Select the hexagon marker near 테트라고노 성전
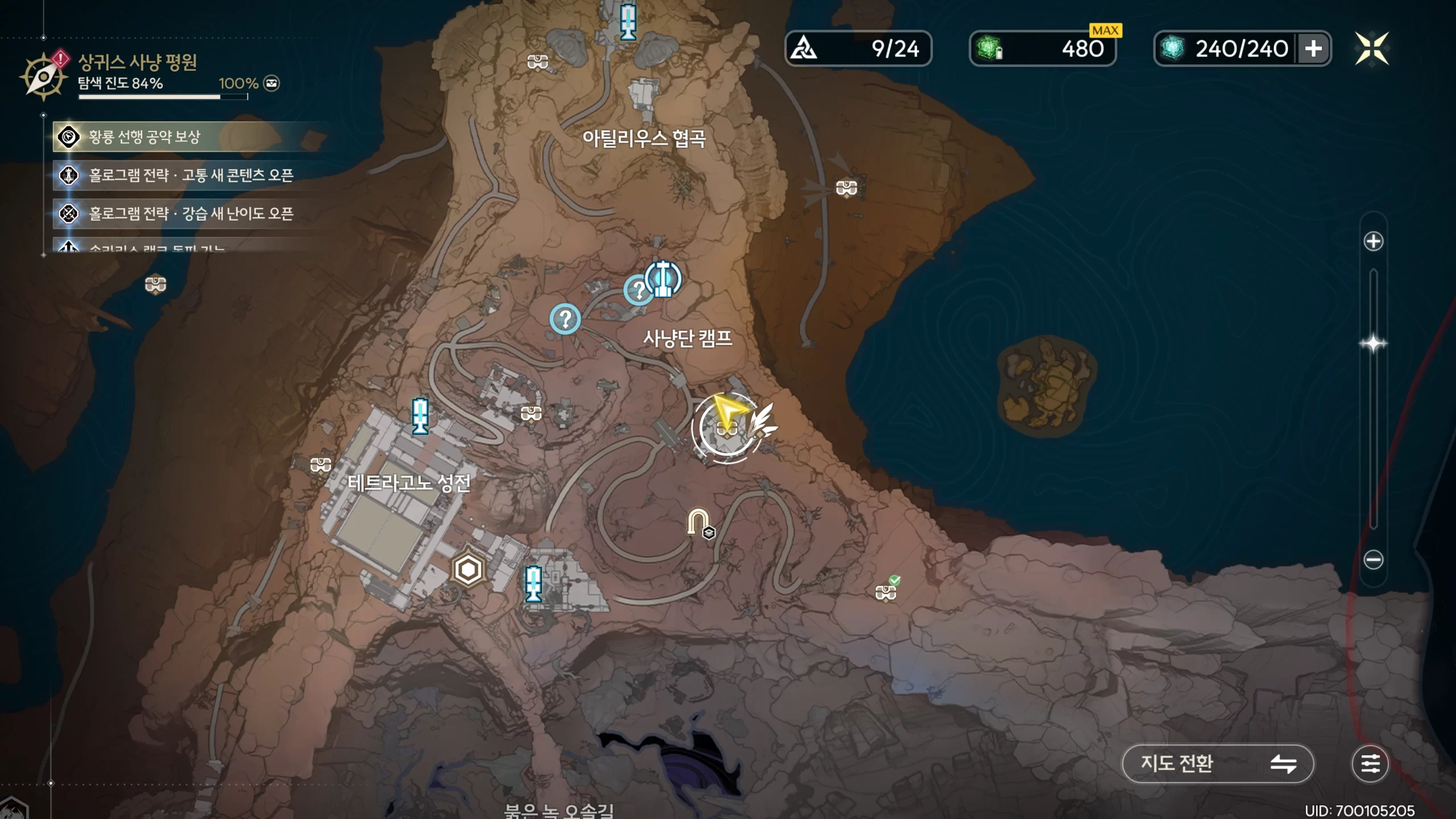 point(468,569)
